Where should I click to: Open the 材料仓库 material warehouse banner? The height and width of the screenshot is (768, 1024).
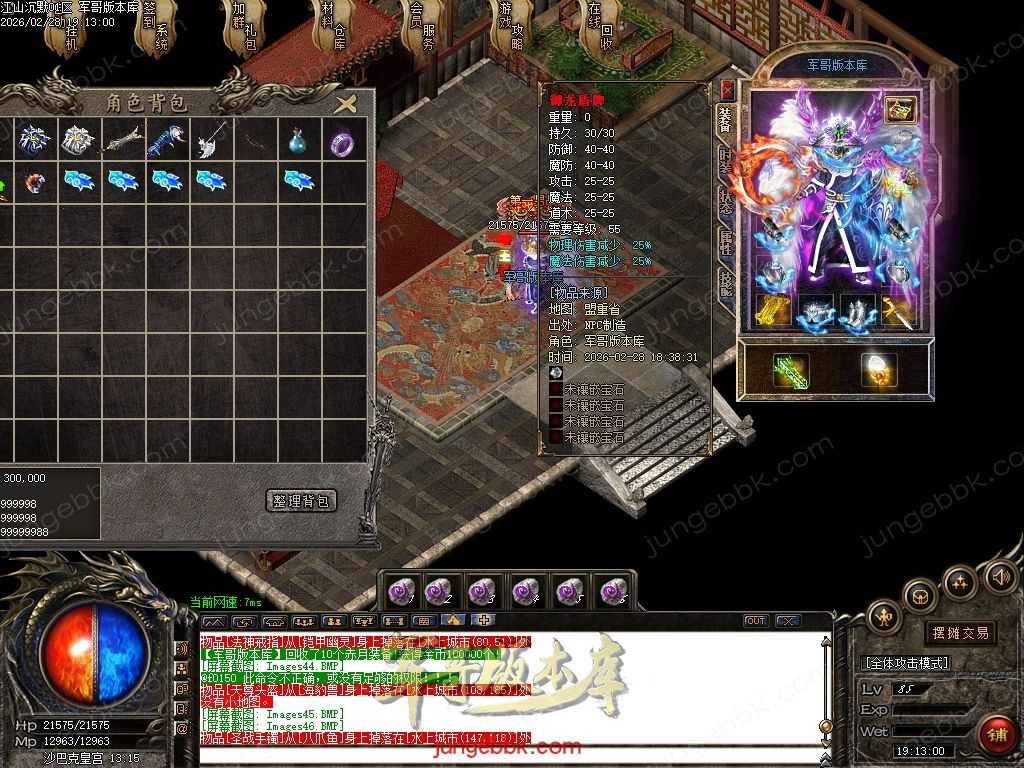[333, 27]
